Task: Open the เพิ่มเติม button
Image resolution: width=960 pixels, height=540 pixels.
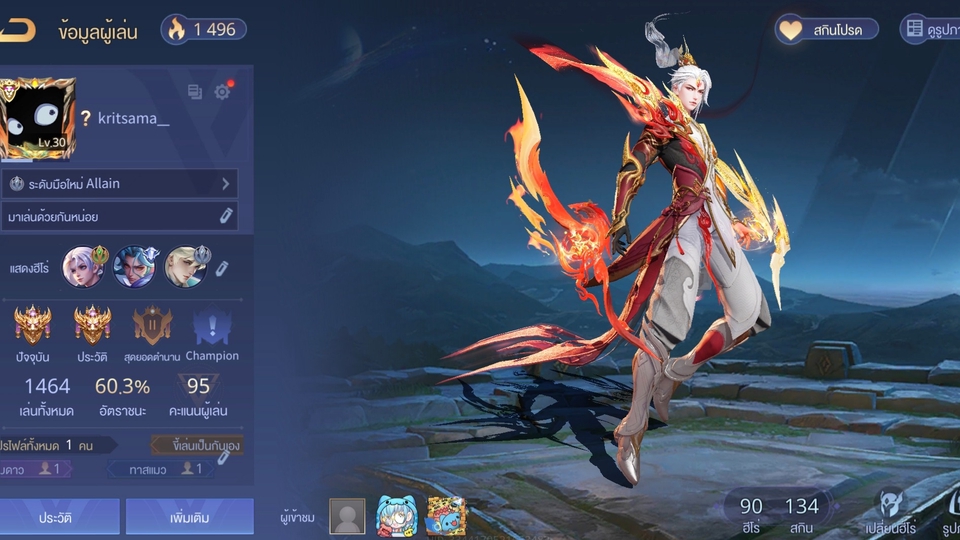Action: (x=188, y=517)
